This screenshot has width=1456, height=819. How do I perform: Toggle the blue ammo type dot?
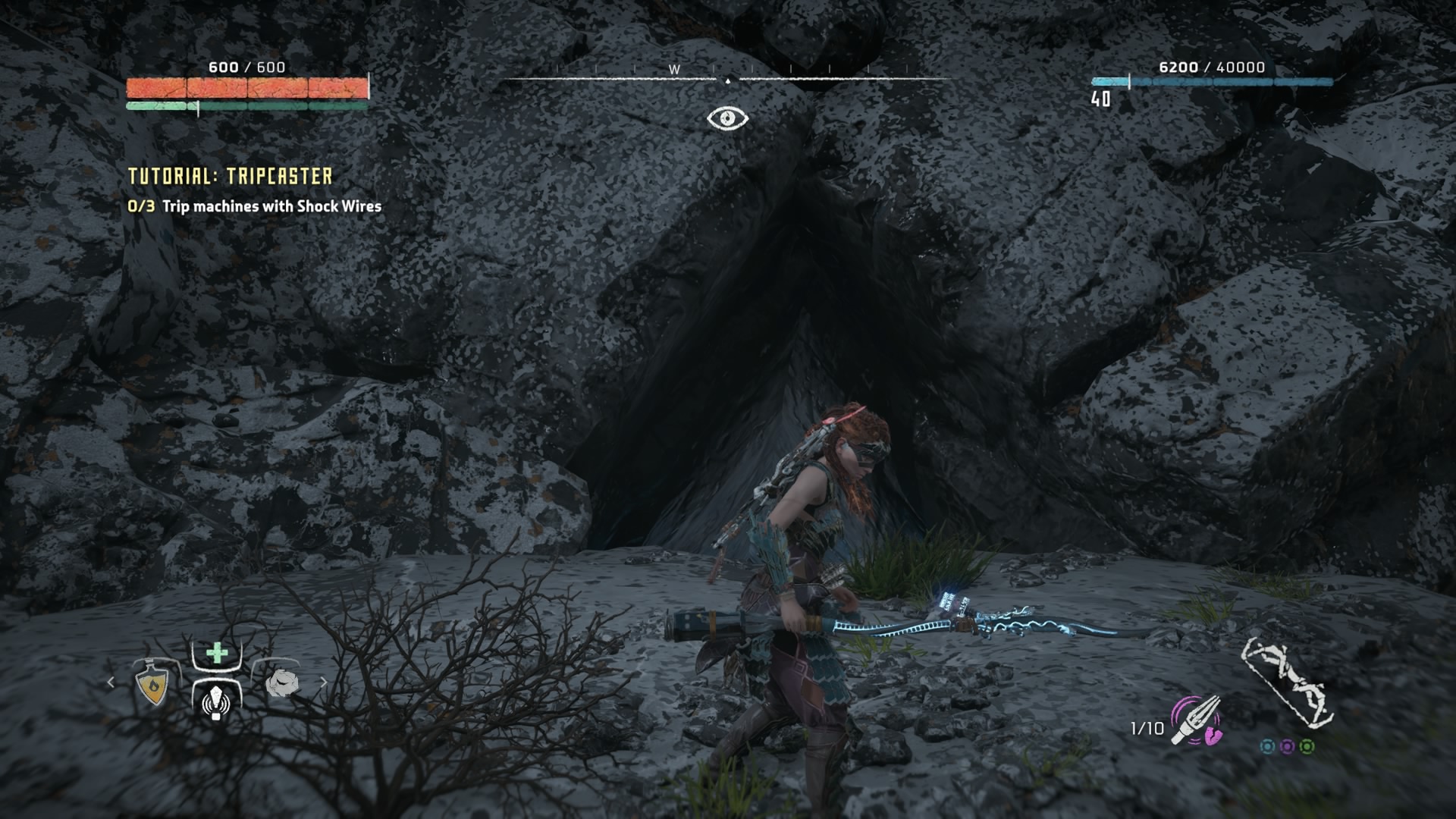click(x=1268, y=747)
